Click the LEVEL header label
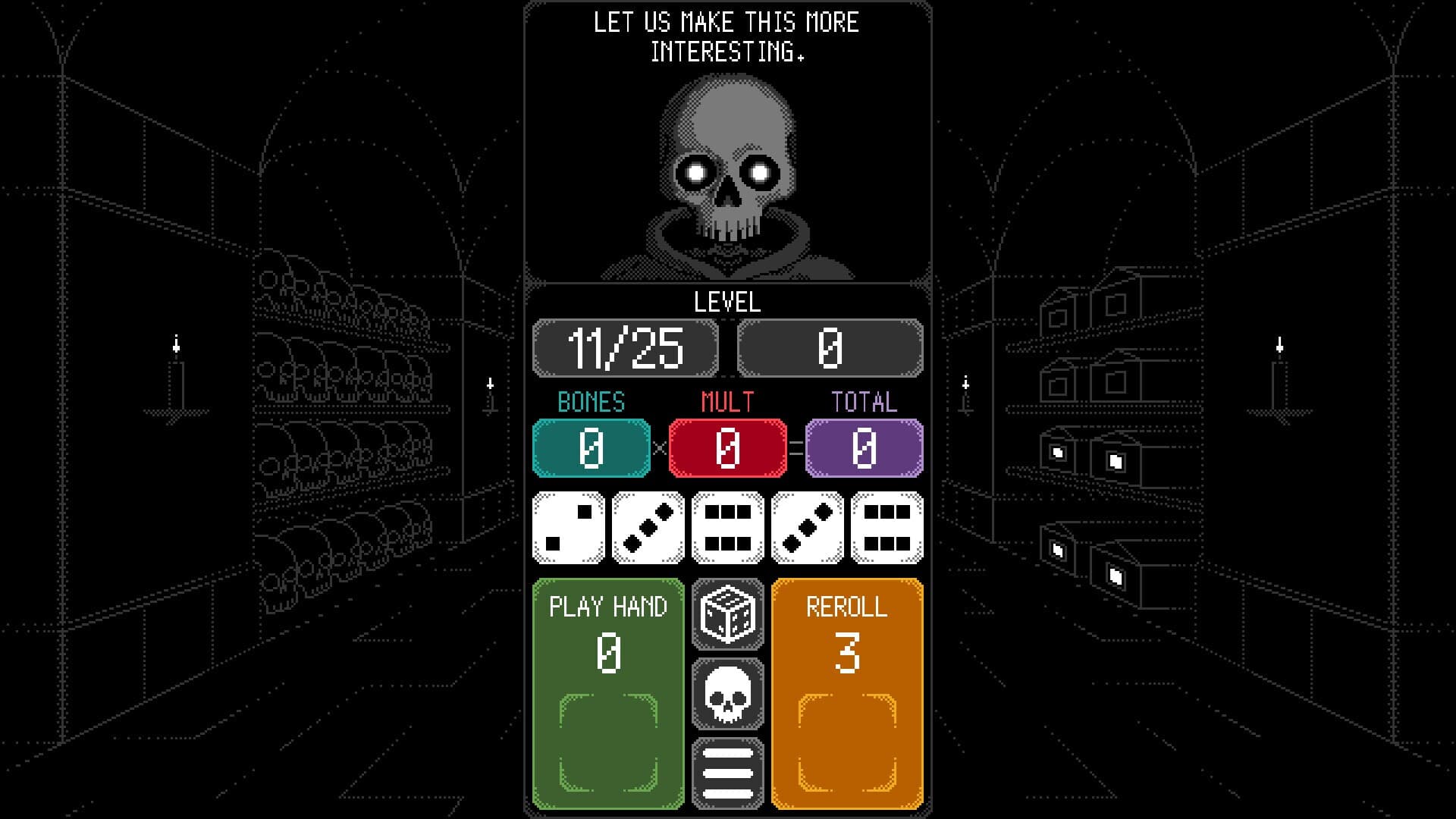Image resolution: width=1456 pixels, height=819 pixels. [726, 303]
